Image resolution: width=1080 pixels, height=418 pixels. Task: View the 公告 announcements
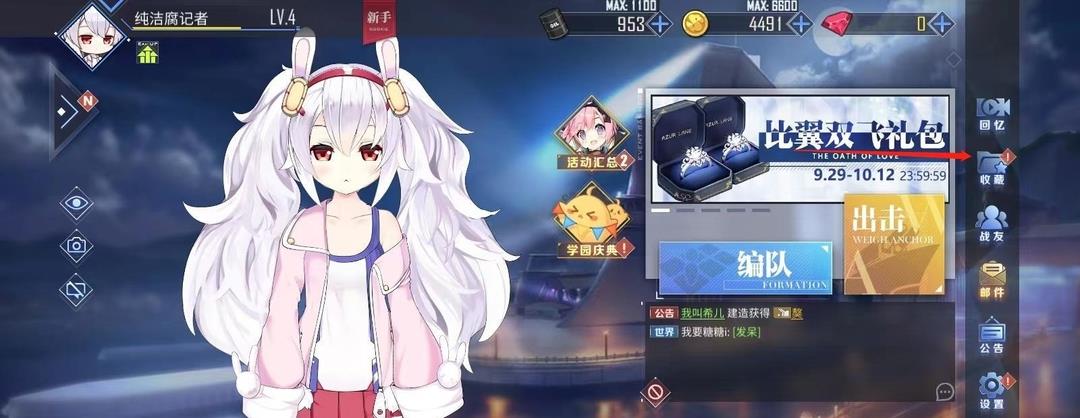[x=991, y=335]
